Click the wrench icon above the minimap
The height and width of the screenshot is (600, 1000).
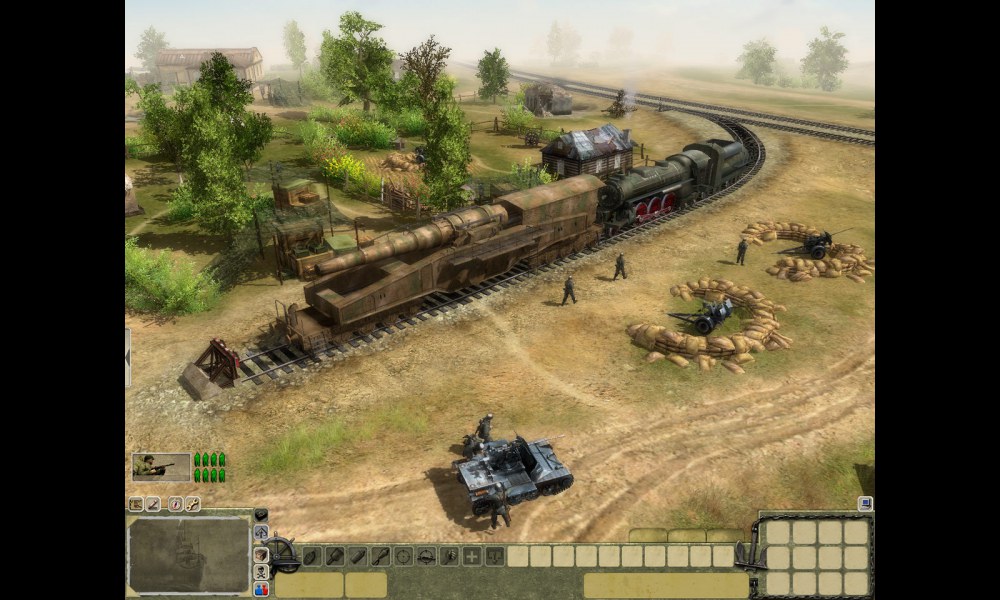click(192, 504)
